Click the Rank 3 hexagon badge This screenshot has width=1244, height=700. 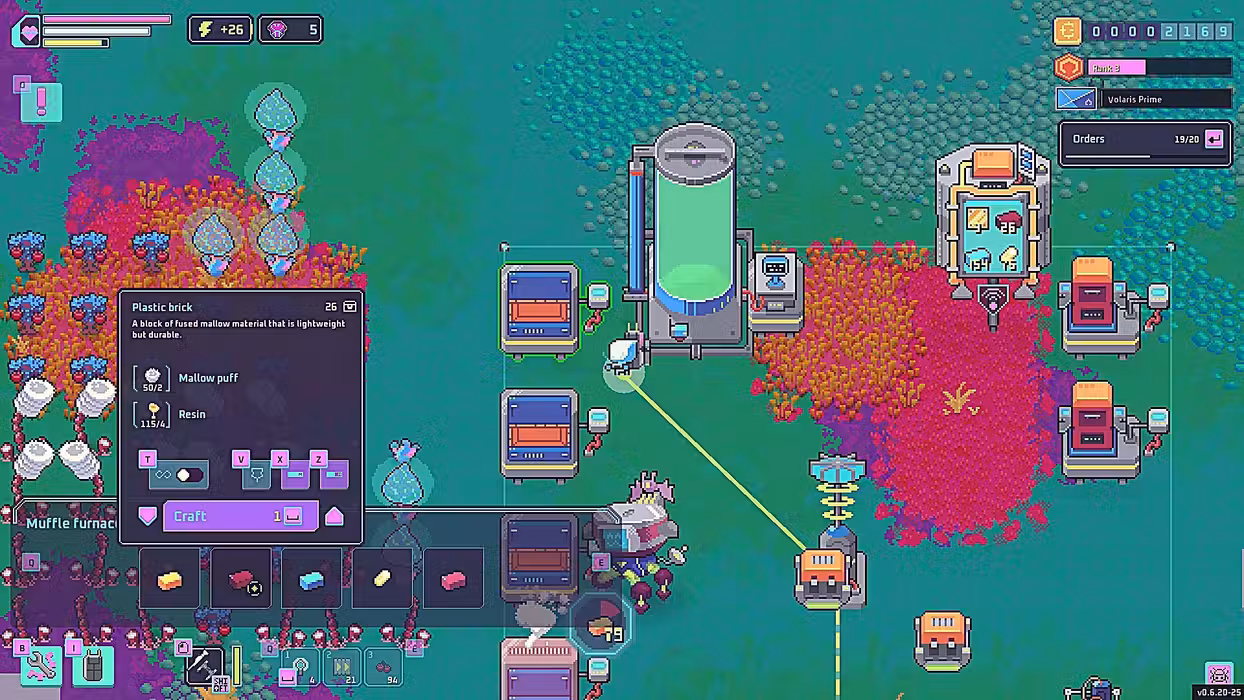tap(1069, 67)
